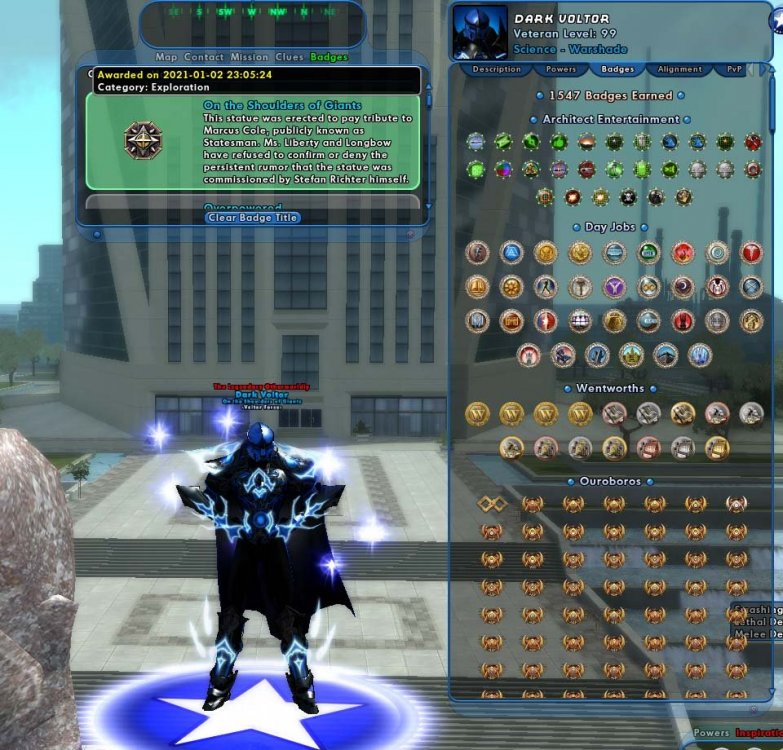Screen dimensions: 783x750
Task: Select the green Badges tab in navigation window
Action: click(329, 57)
